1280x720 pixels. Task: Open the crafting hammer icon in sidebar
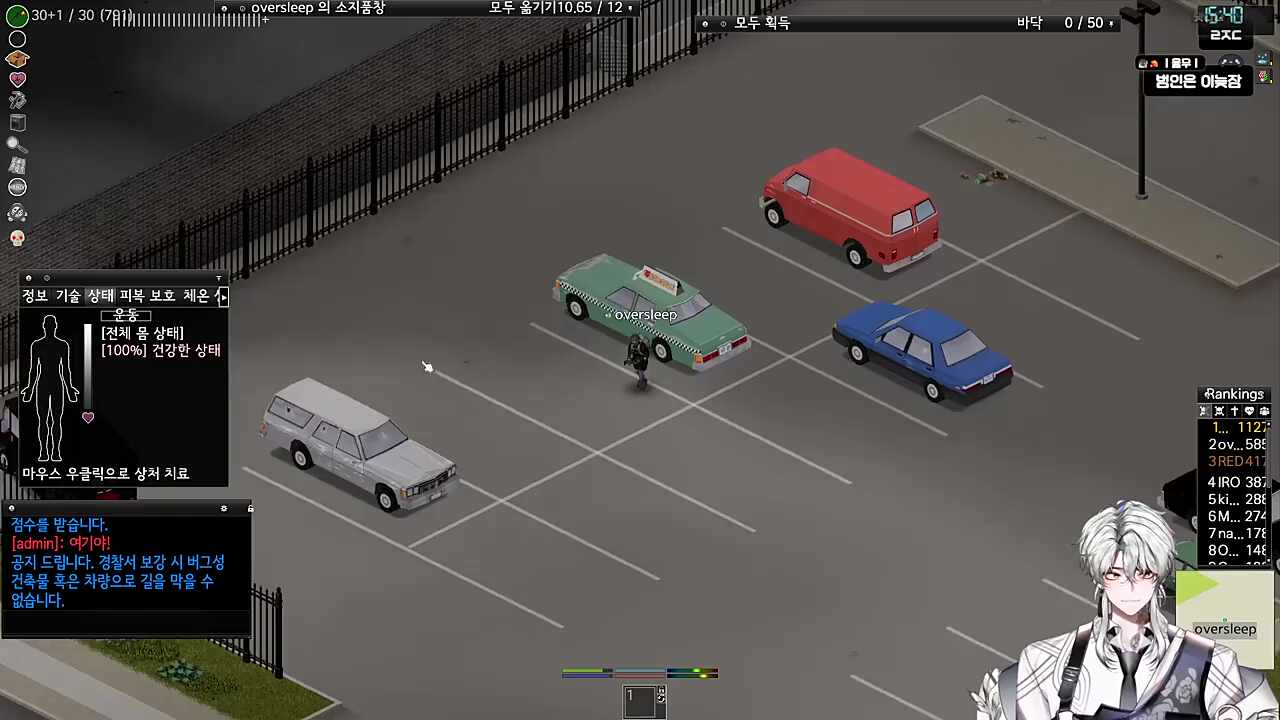[x=17, y=101]
